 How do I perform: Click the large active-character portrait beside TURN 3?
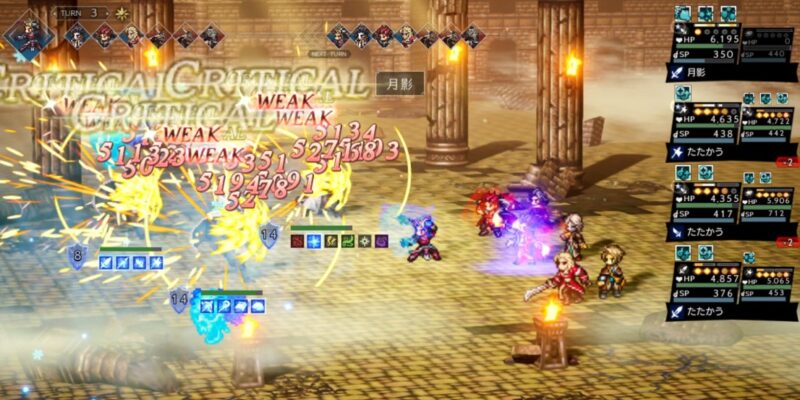[x=27, y=31]
